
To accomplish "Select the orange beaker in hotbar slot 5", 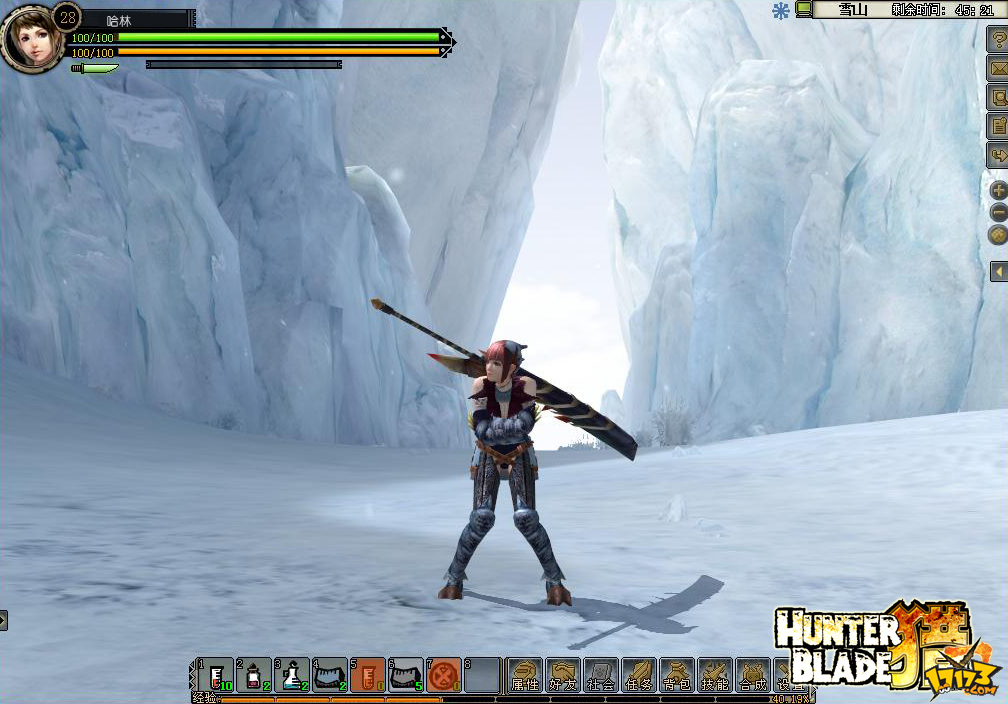I will pyautogui.click(x=368, y=675).
